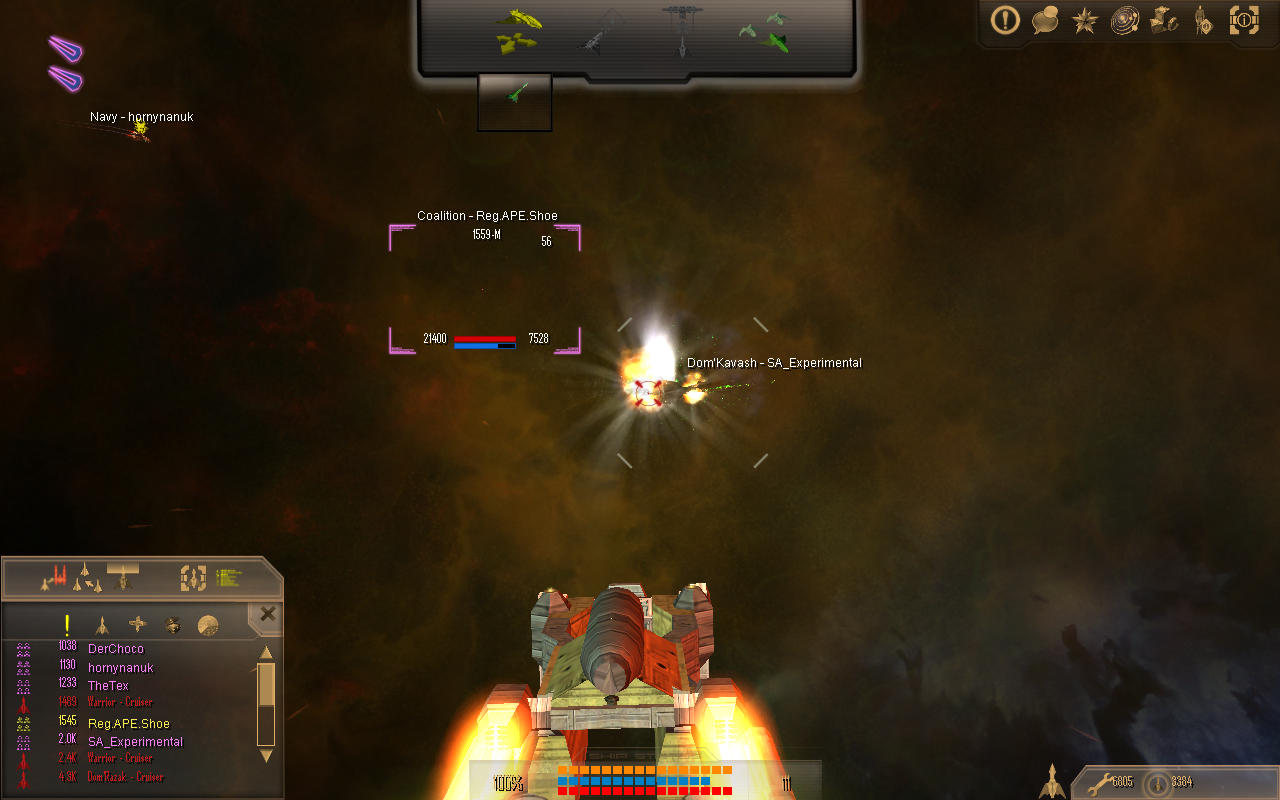View objectives via the exclamation icon top right
1280x800 pixels.
[x=1005, y=21]
